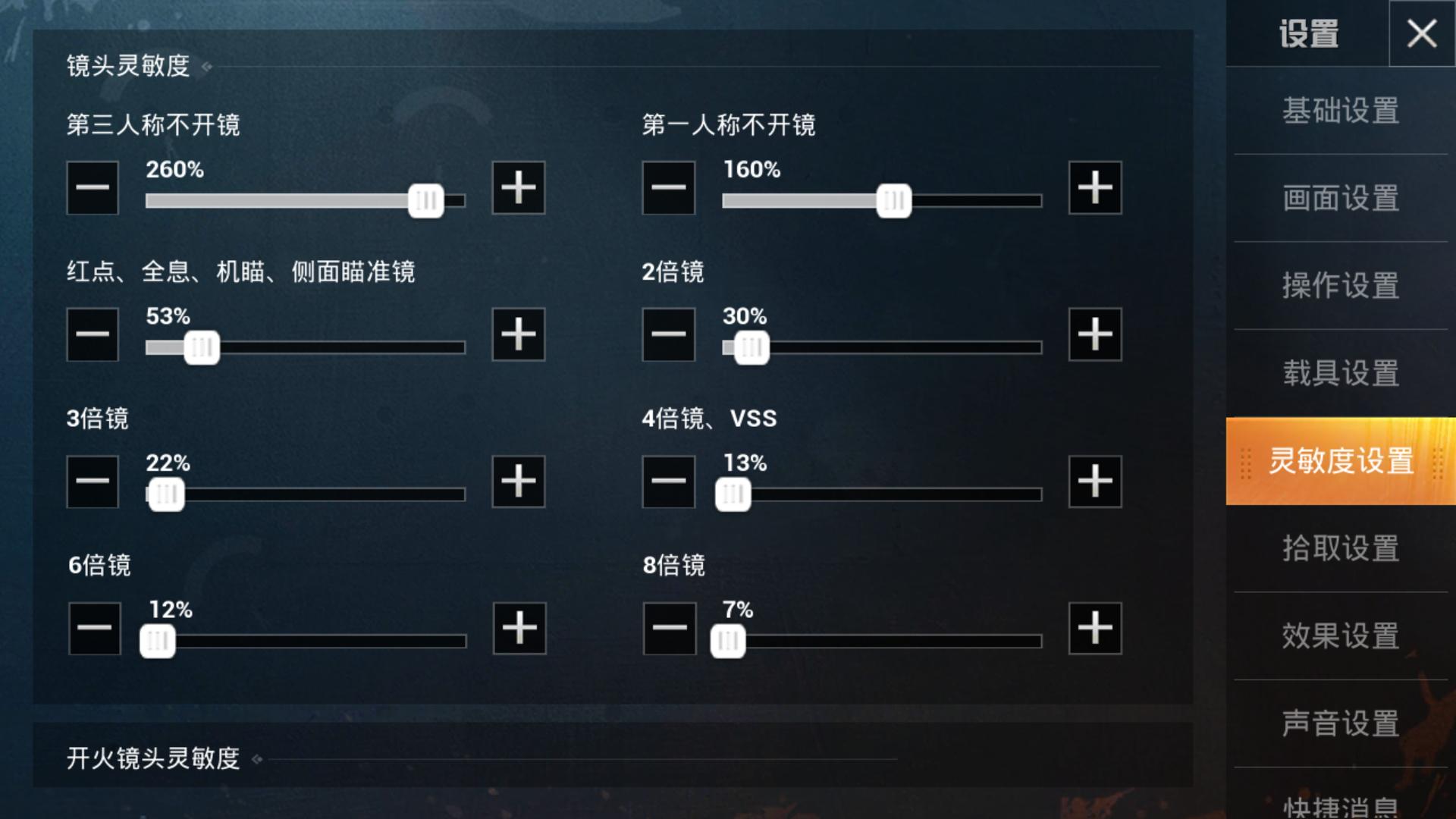Increase the 3倍镜 sensitivity value
This screenshot has height=819, width=1456.
[x=518, y=482]
